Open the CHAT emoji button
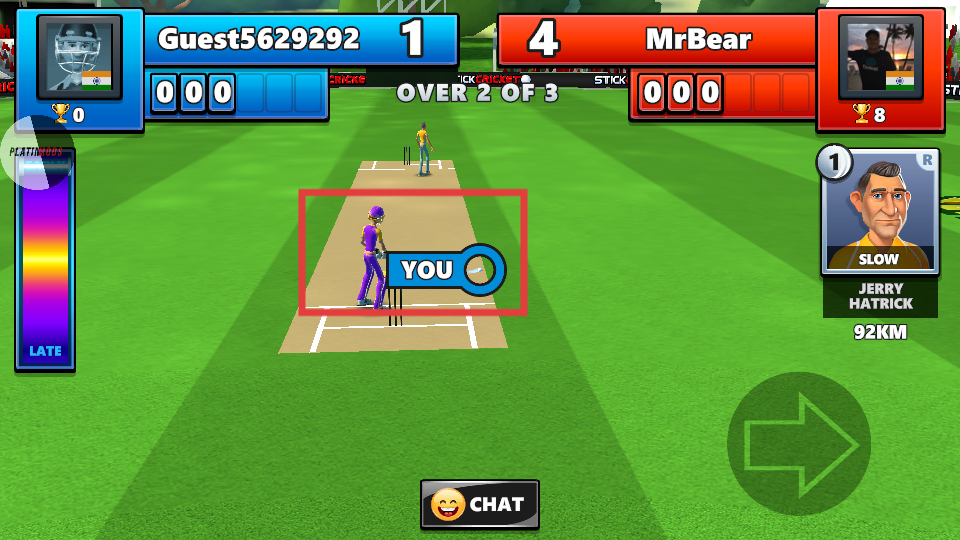 (x=480, y=504)
